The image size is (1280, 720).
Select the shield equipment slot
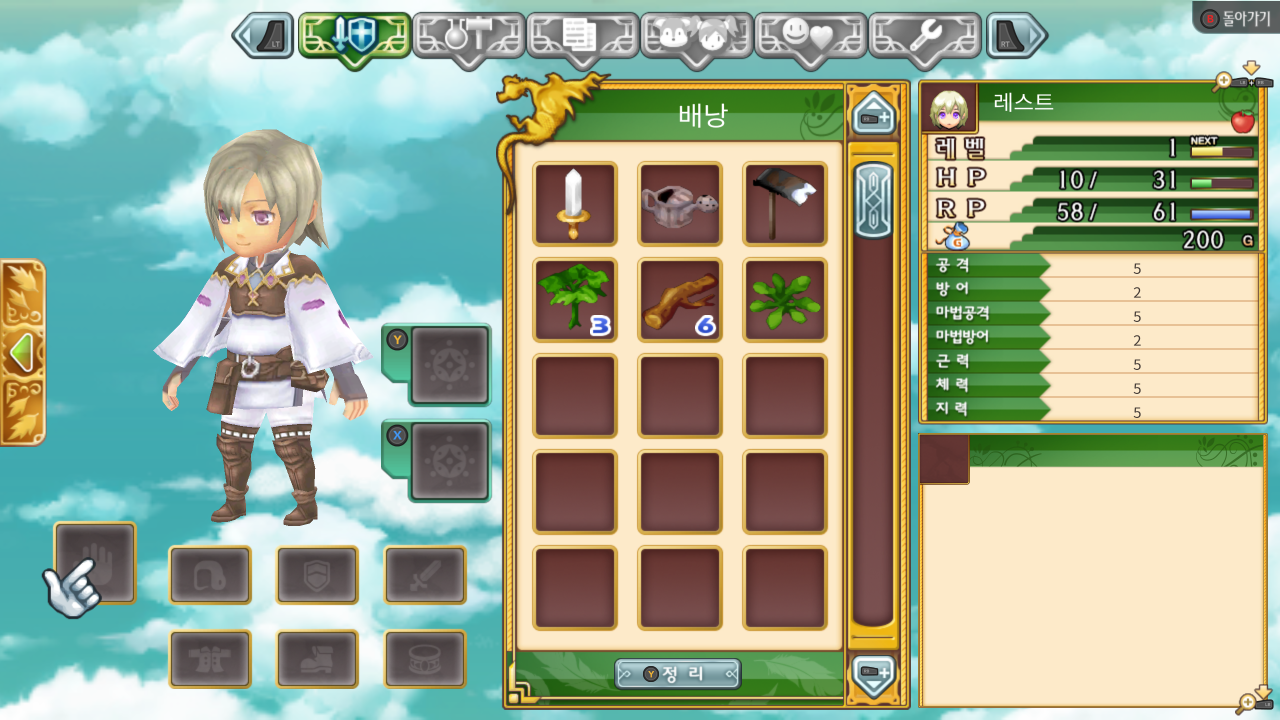317,575
